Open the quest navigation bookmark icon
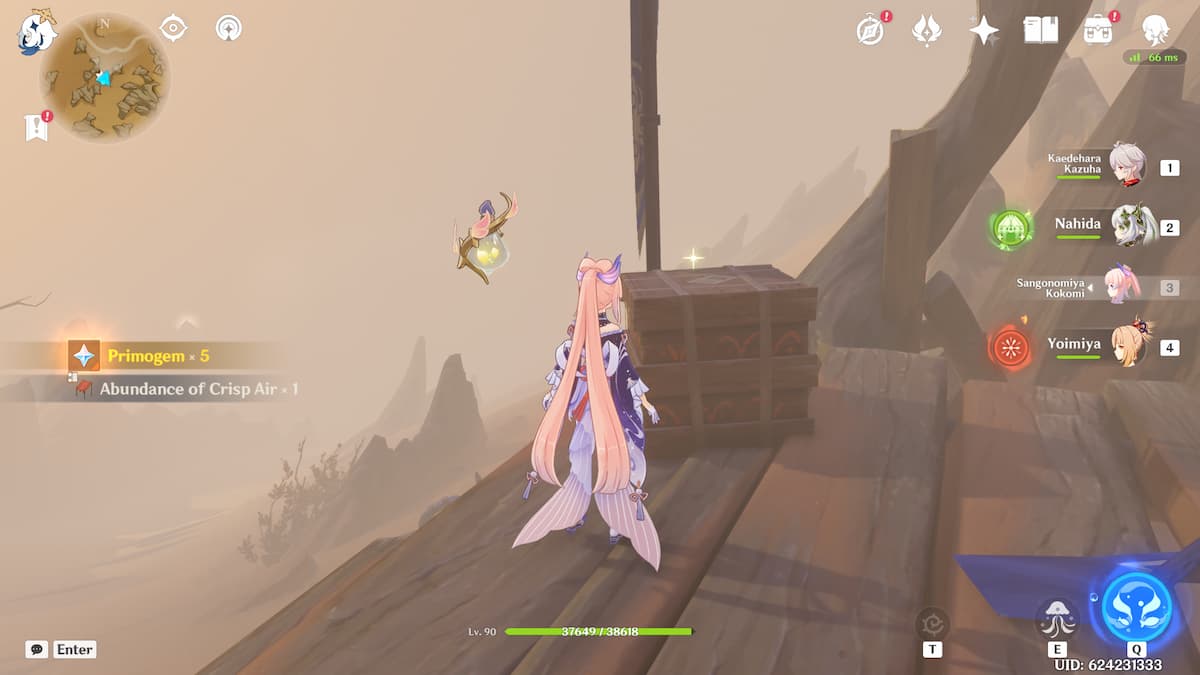 [37, 127]
